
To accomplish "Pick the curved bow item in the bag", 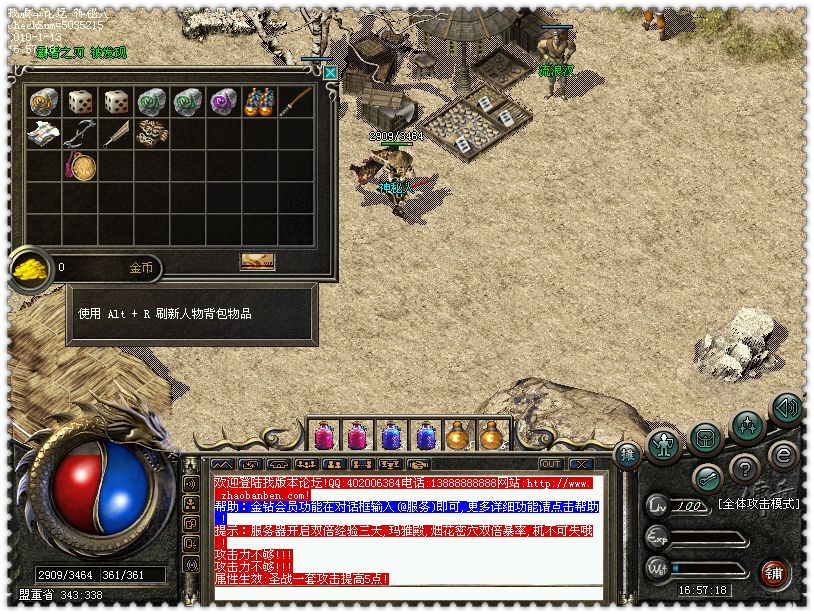I will (79, 133).
